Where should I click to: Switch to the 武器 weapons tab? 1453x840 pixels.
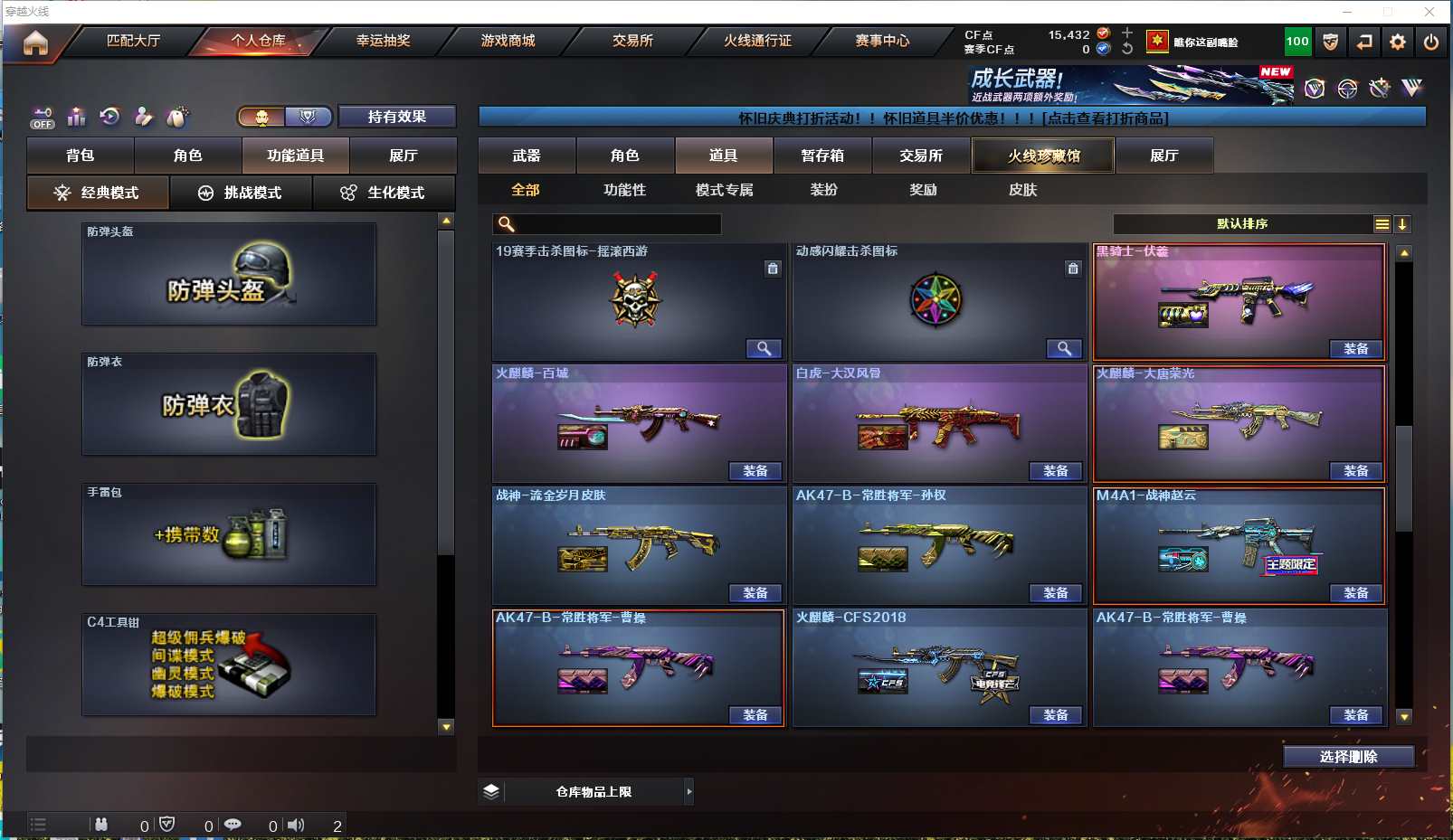pos(527,156)
